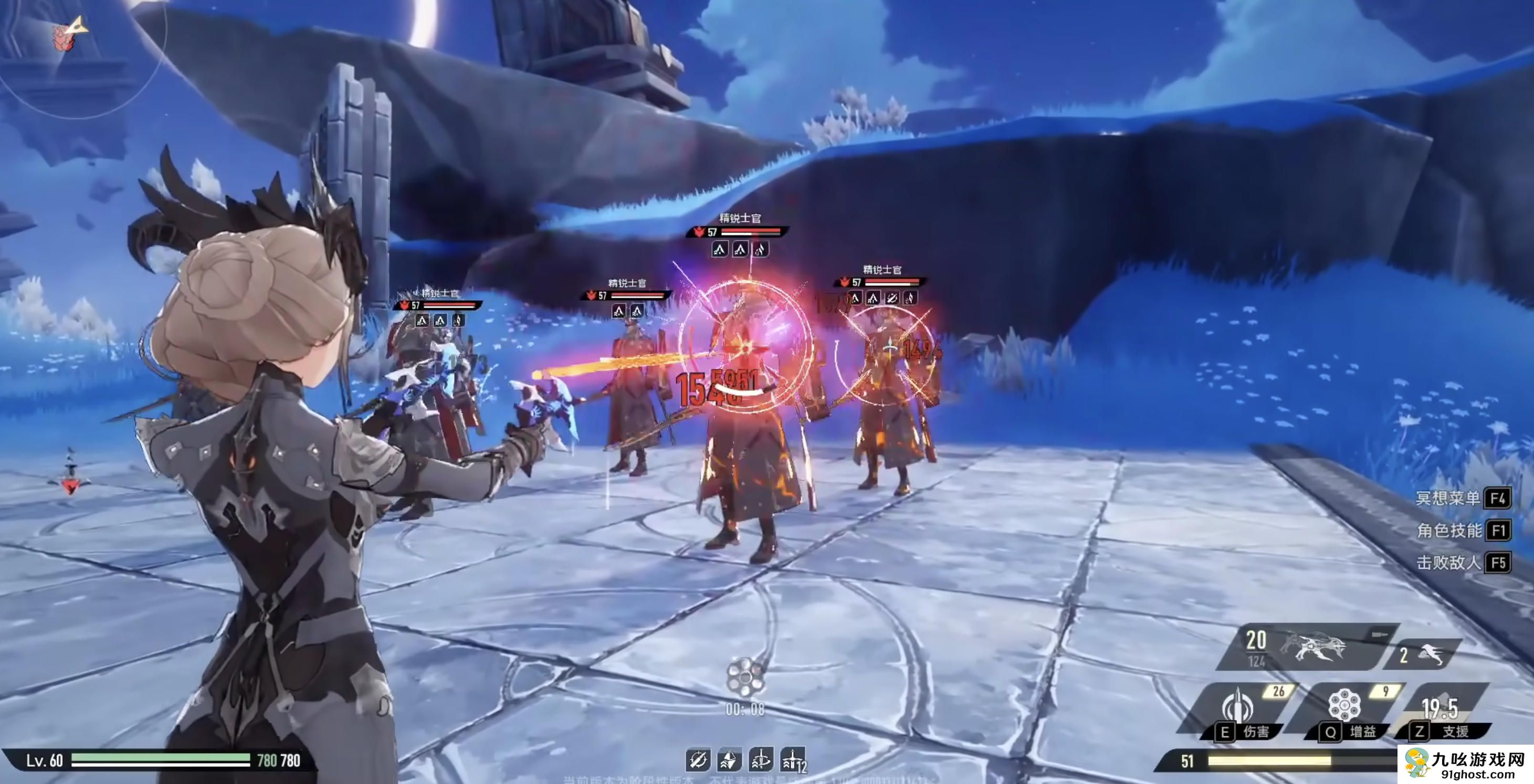Inspect the sword buff with 12 stacks
The height and width of the screenshot is (784, 1534).
(x=793, y=760)
